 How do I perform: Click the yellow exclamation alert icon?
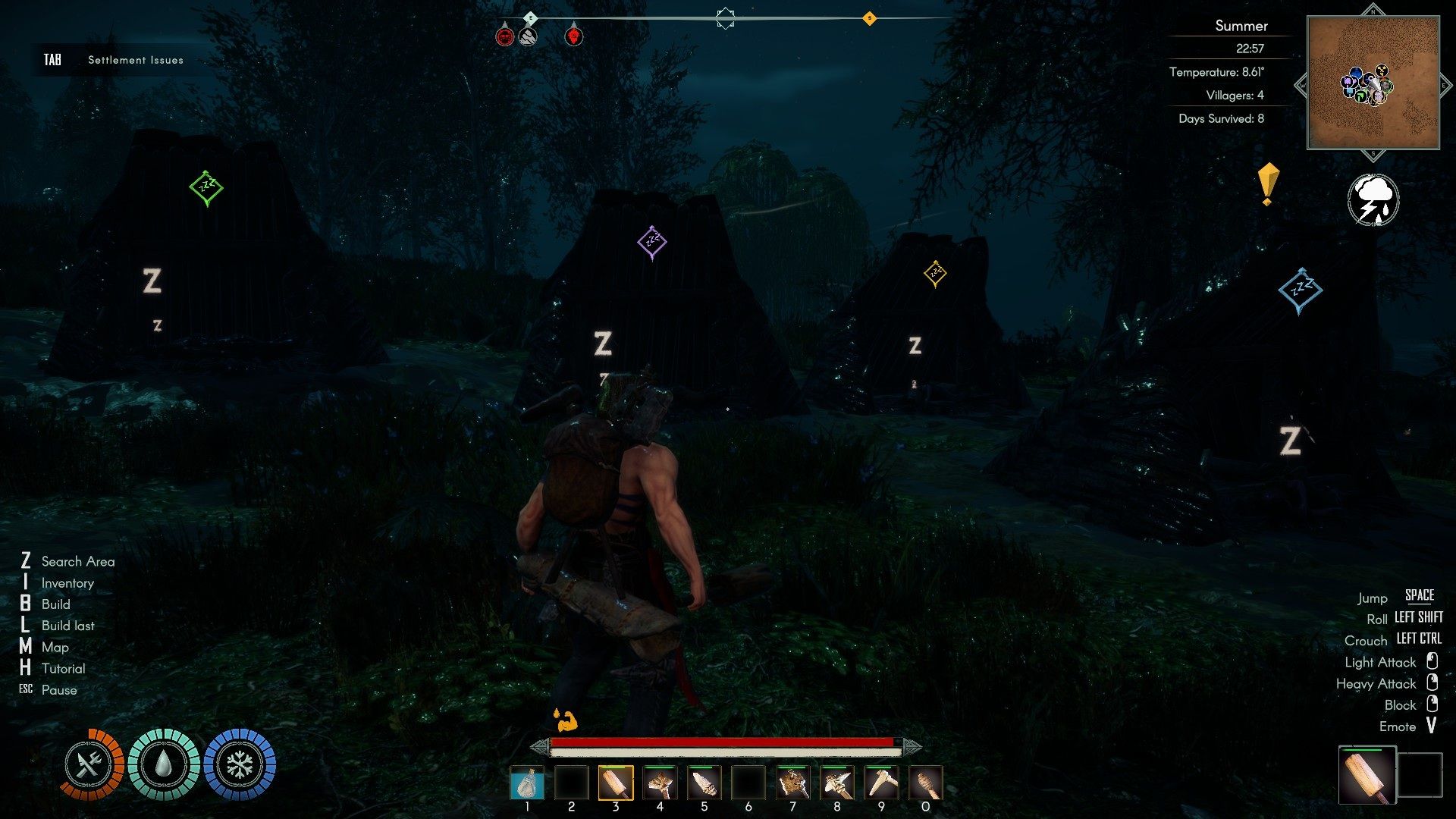[x=1267, y=184]
